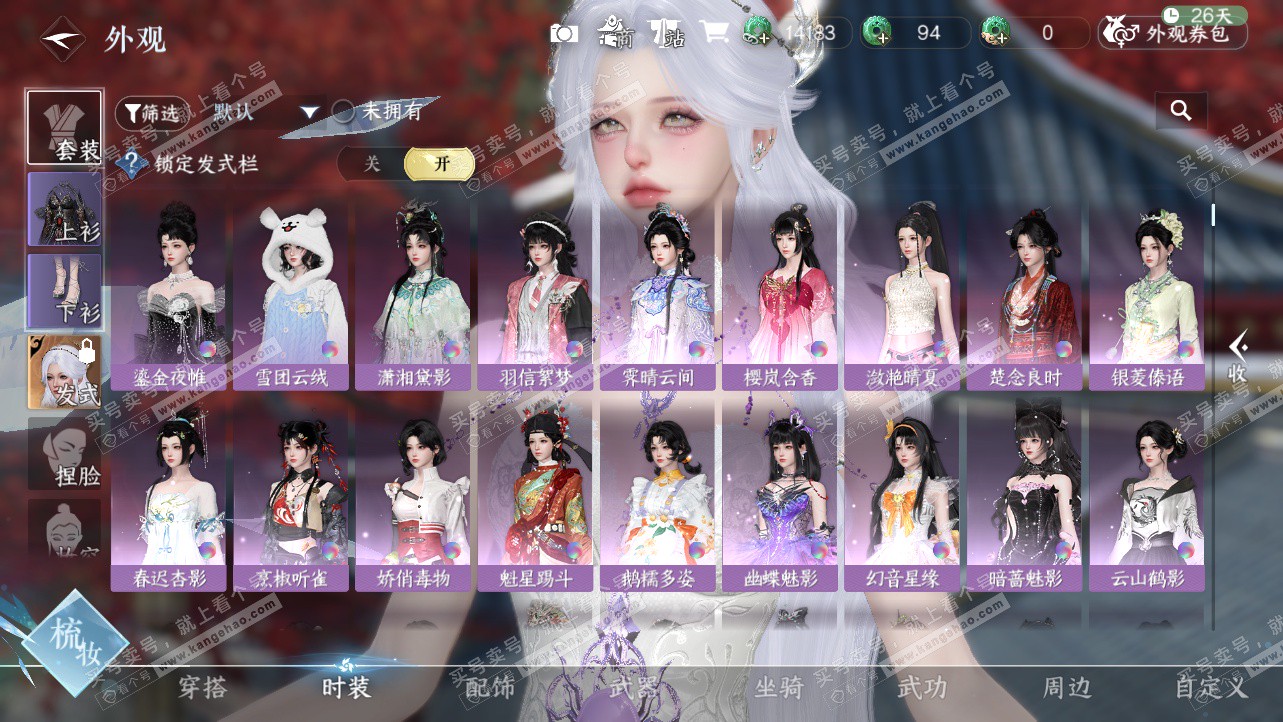Collapse the panel with the 收 arrow
This screenshot has height=722, width=1283.
pos(1238,357)
